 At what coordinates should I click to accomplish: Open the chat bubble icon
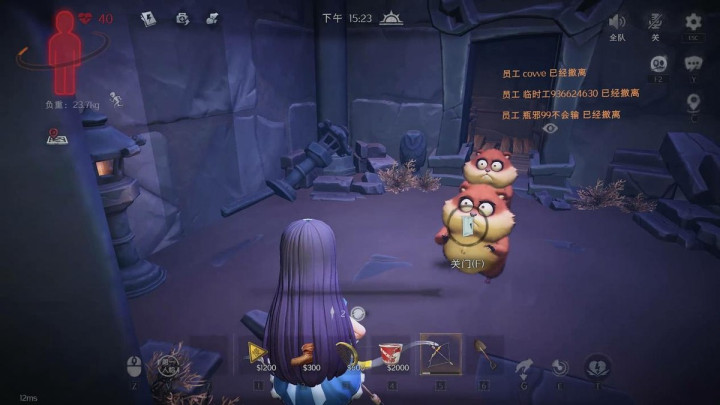coord(693,64)
